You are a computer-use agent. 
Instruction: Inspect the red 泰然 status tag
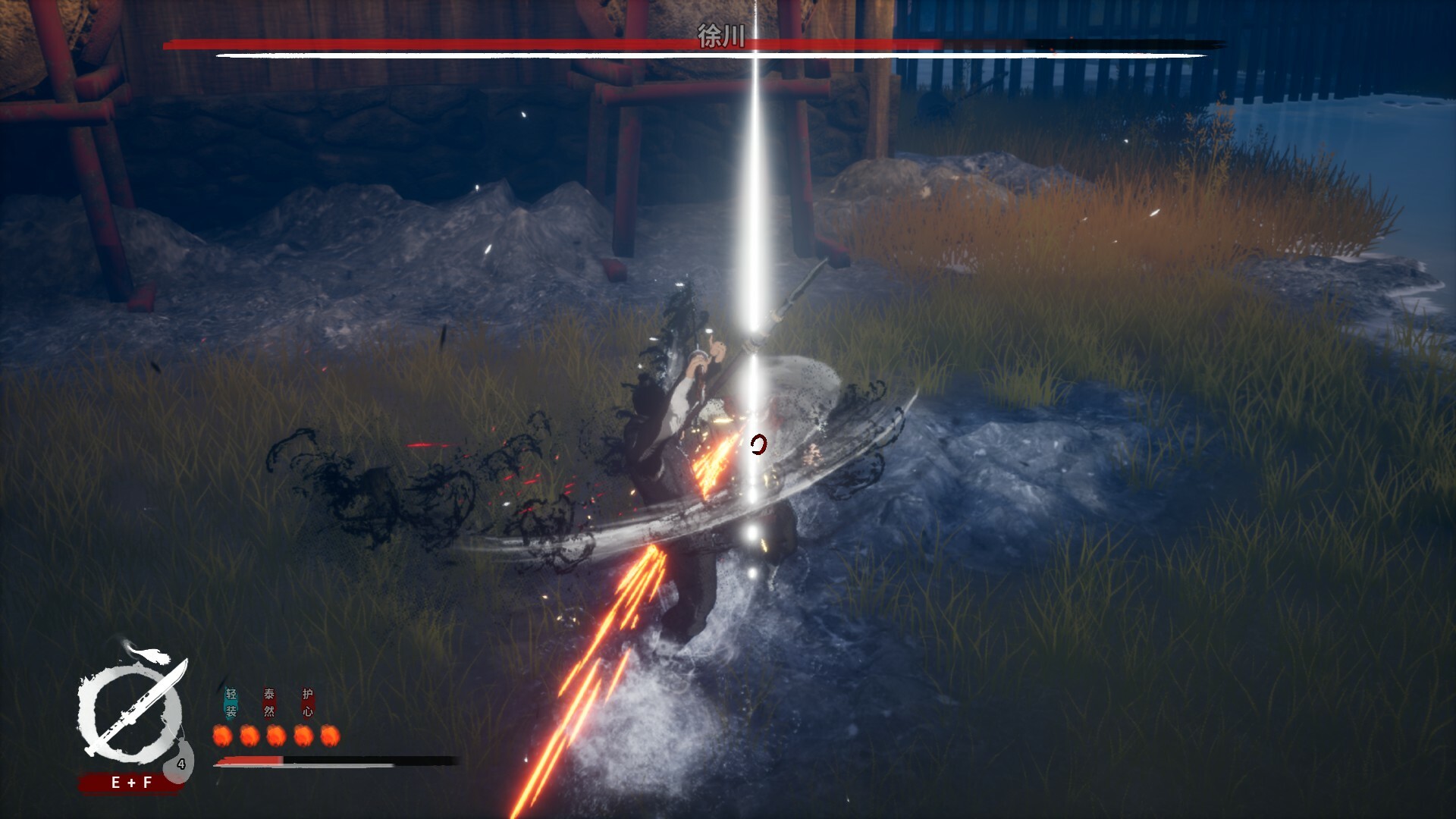pos(269,703)
